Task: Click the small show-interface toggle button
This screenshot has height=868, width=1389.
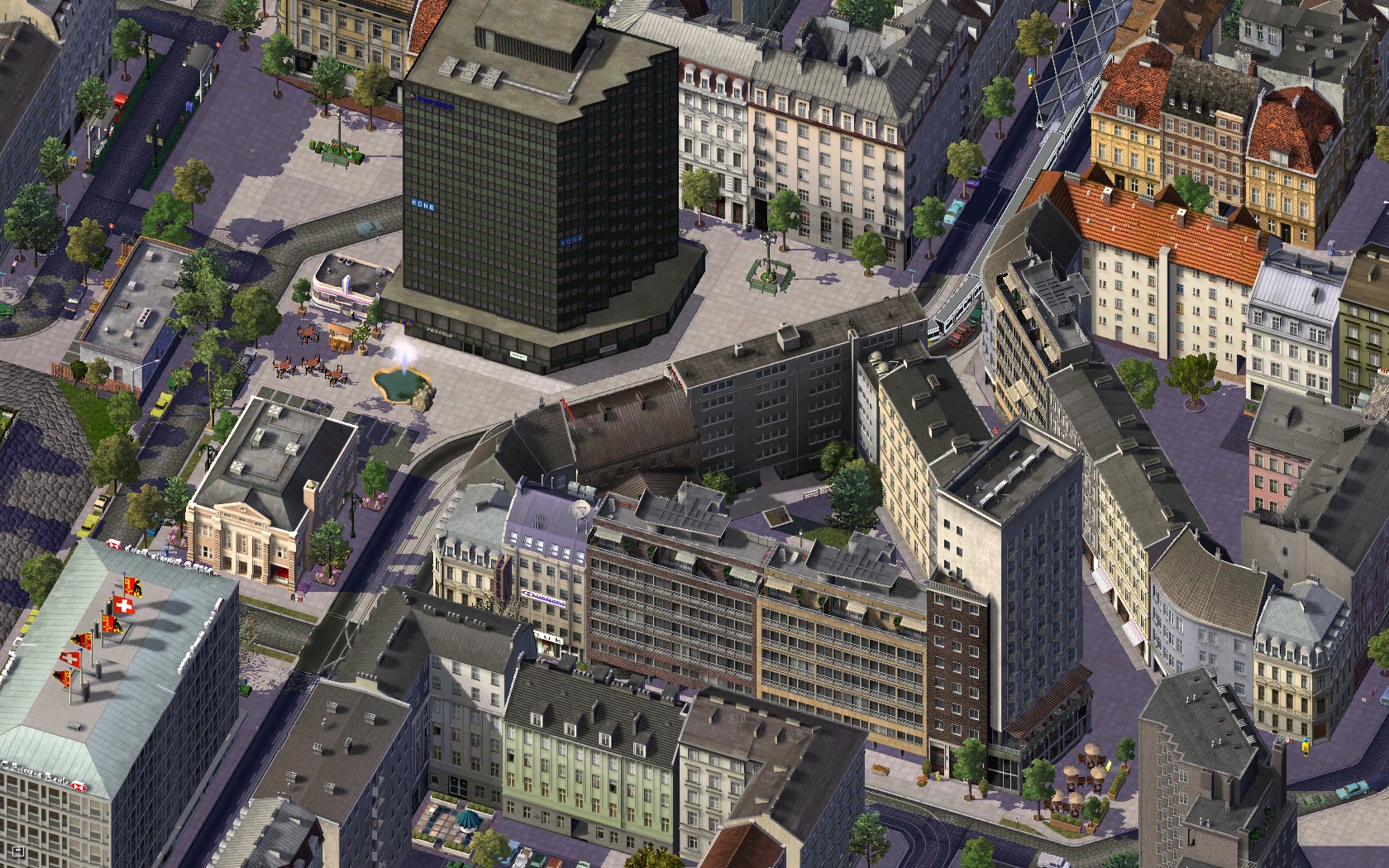Action: [18, 850]
